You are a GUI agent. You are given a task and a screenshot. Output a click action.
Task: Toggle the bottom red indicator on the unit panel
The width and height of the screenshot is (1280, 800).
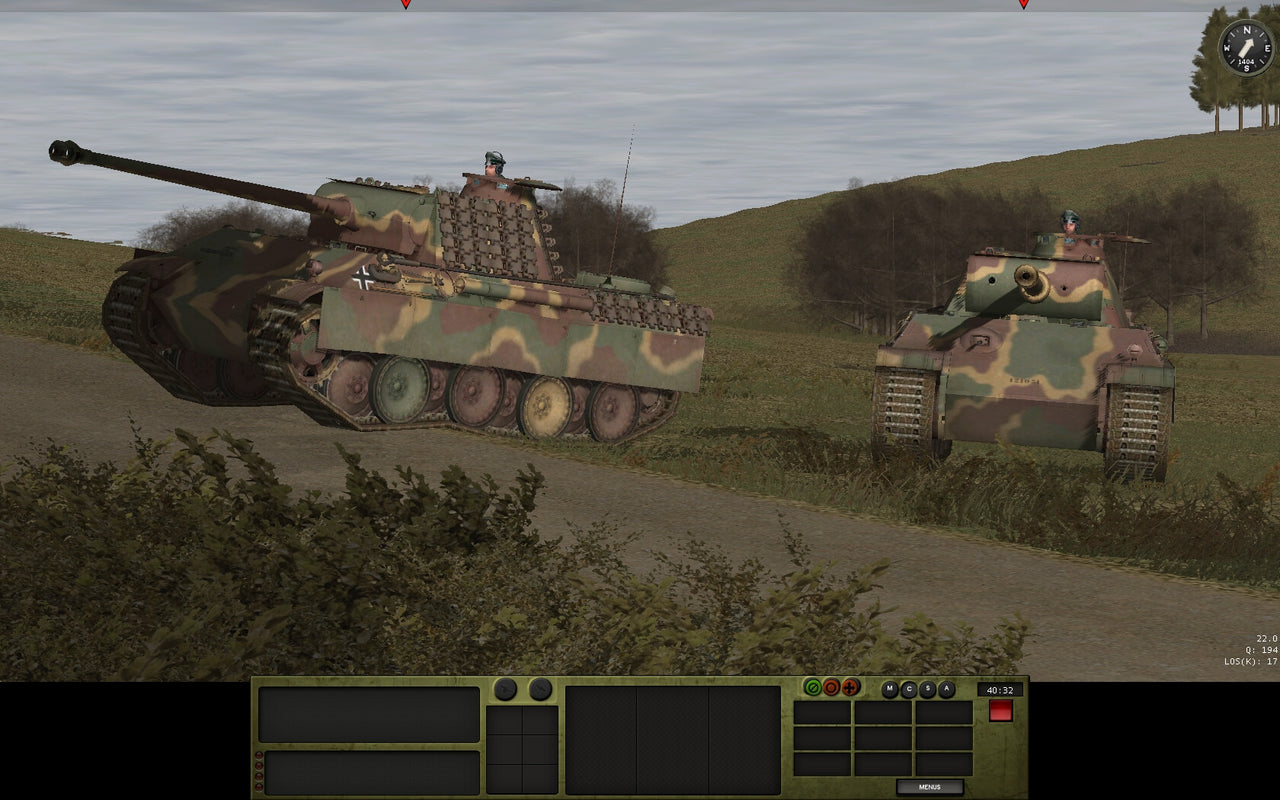259,787
